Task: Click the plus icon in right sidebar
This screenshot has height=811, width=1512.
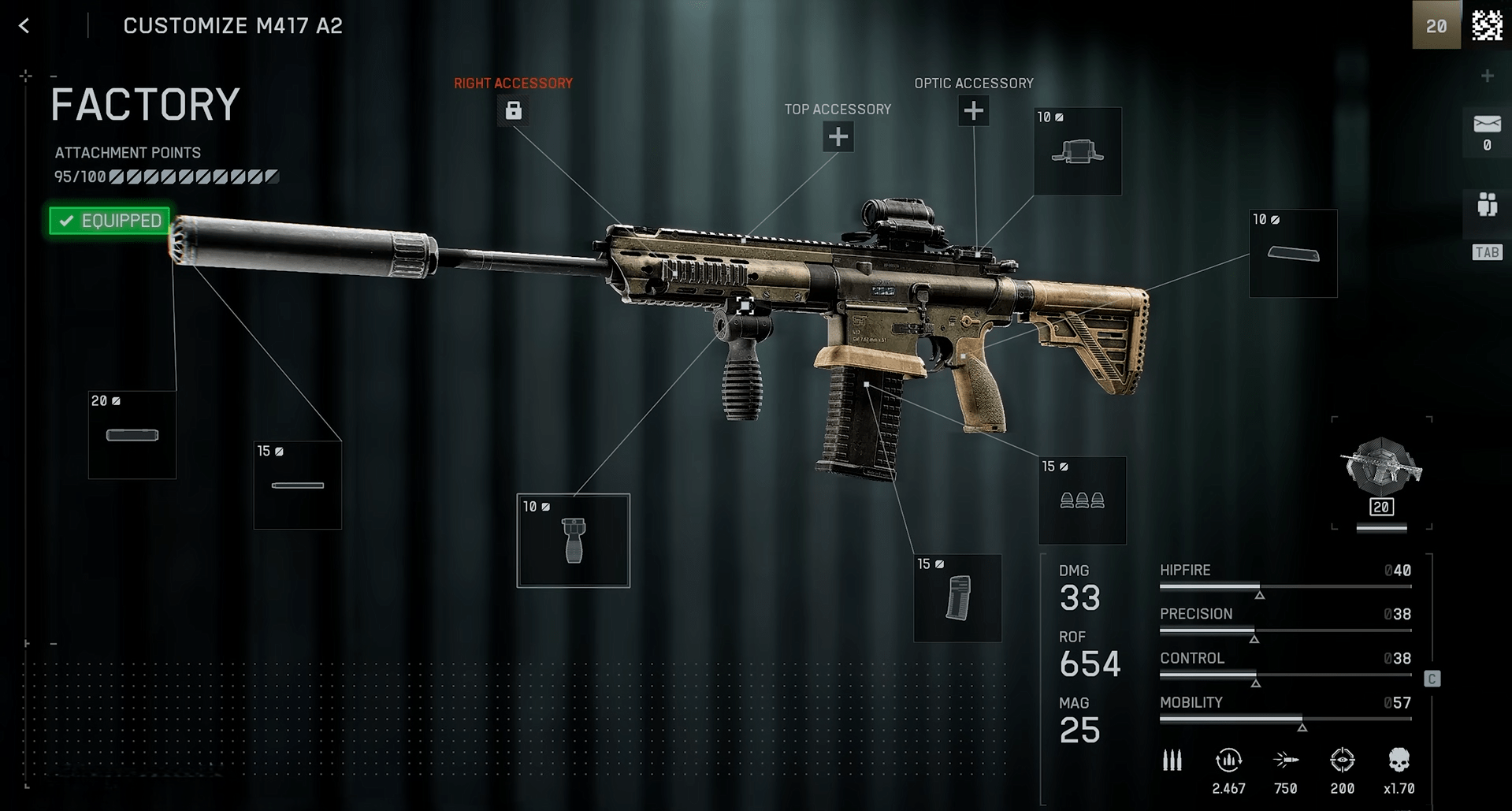Action: (x=1487, y=76)
